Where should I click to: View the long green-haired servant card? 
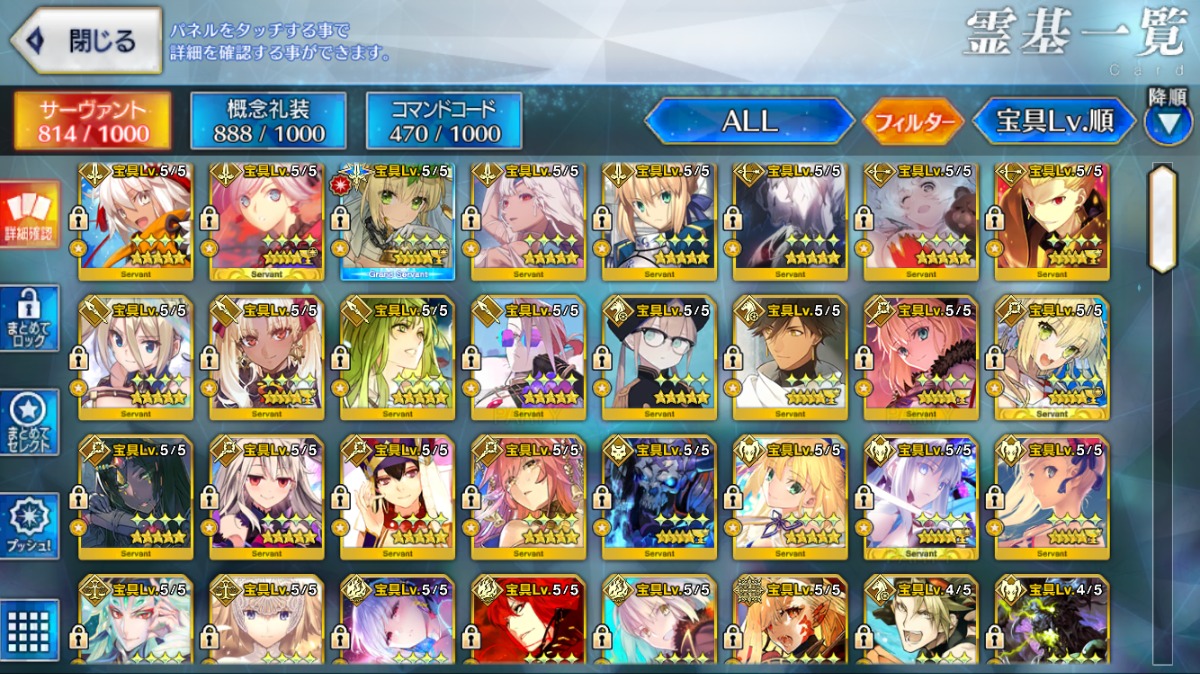click(x=398, y=357)
